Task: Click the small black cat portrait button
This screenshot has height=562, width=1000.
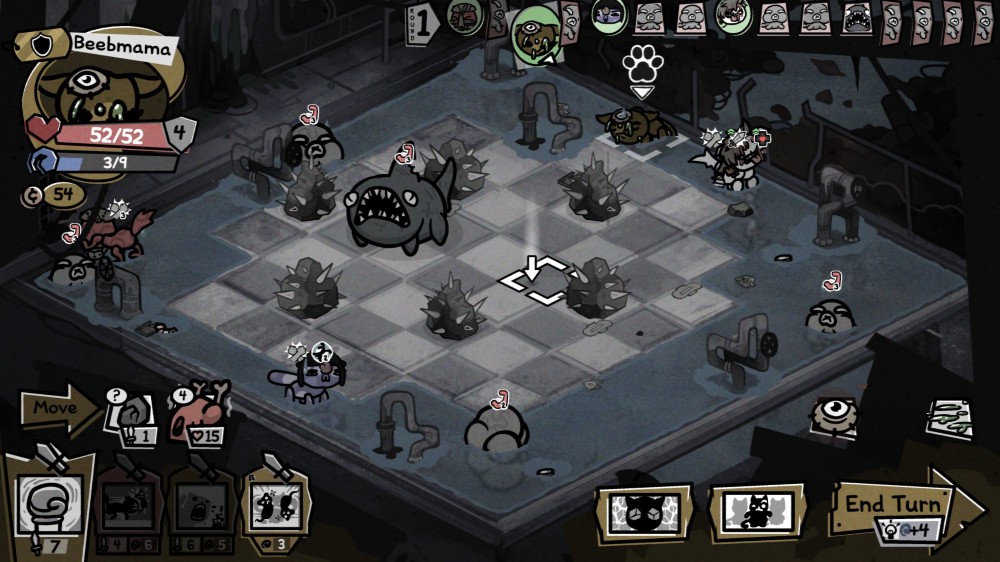Action: click(x=757, y=514)
